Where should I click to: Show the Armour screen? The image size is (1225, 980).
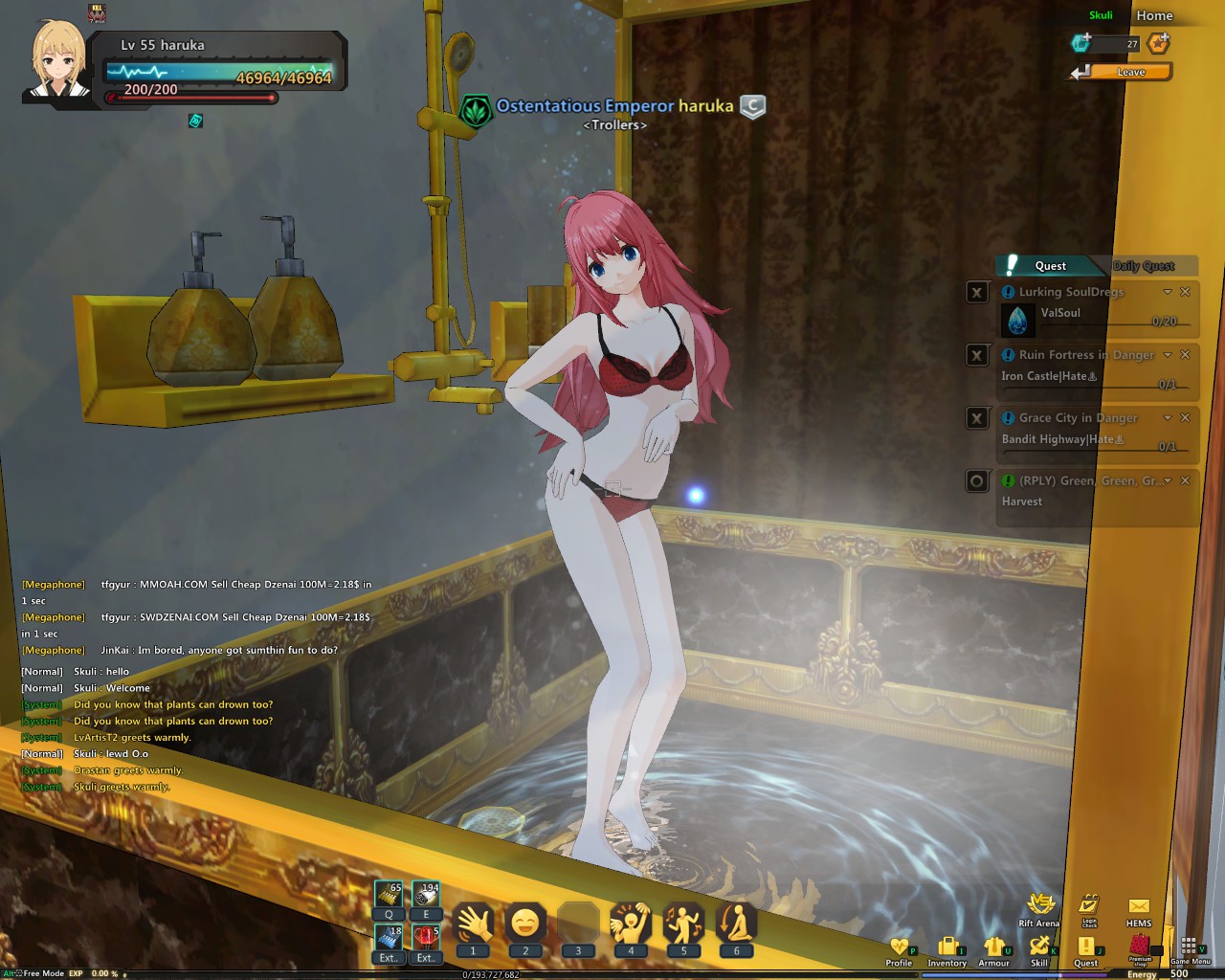(x=993, y=947)
